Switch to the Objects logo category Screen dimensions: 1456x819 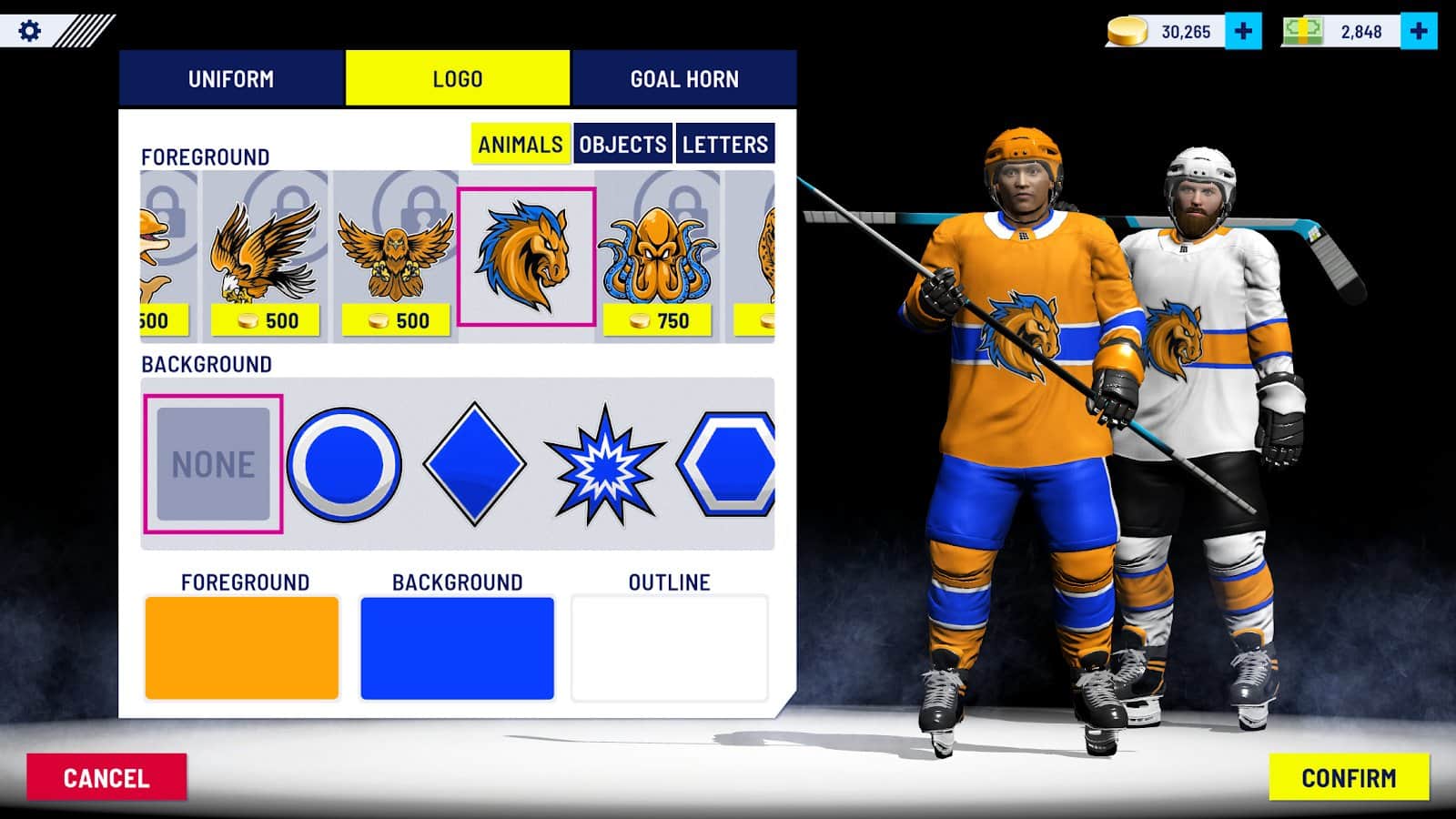click(623, 144)
